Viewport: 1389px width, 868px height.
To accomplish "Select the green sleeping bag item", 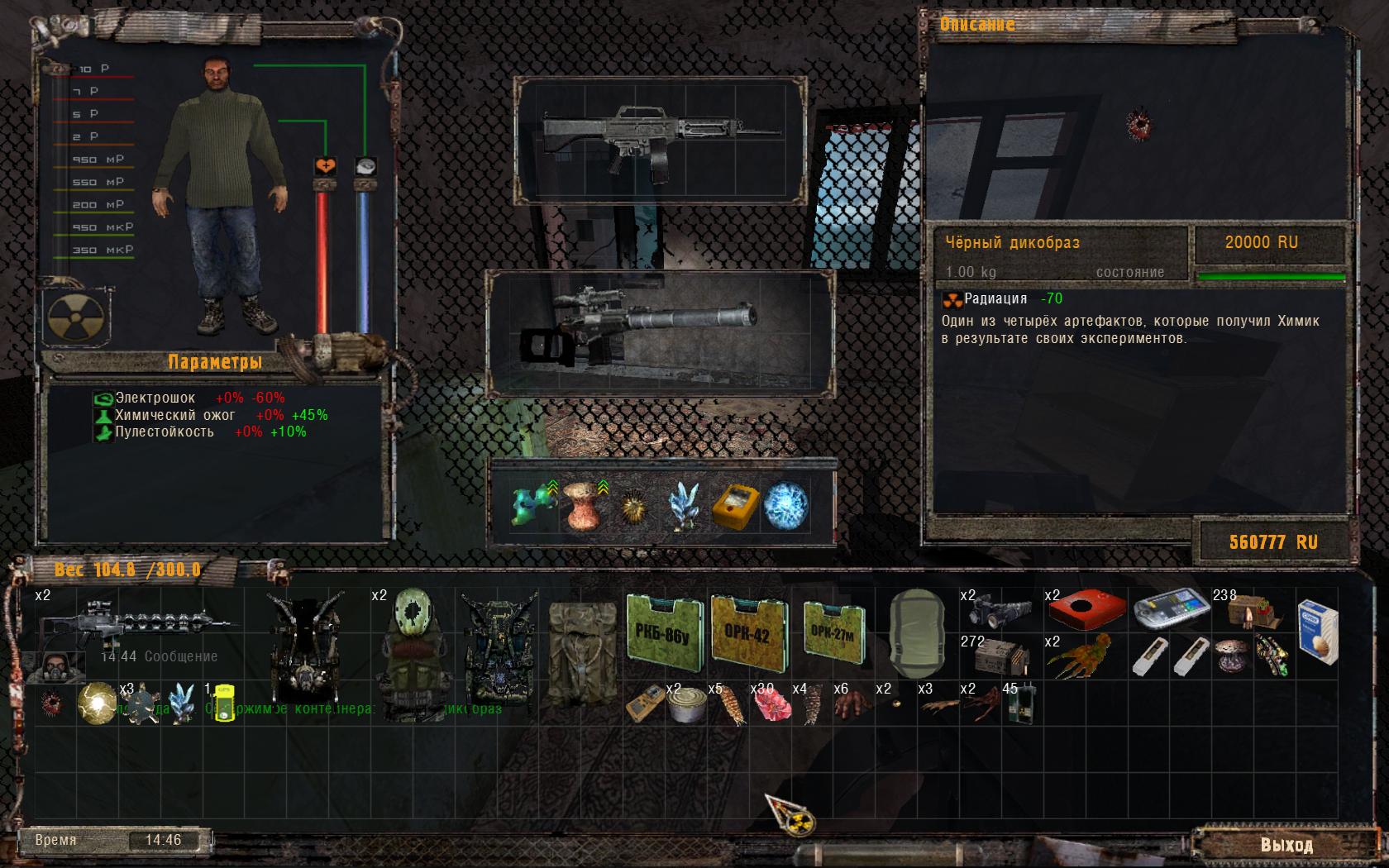I will click(x=917, y=634).
